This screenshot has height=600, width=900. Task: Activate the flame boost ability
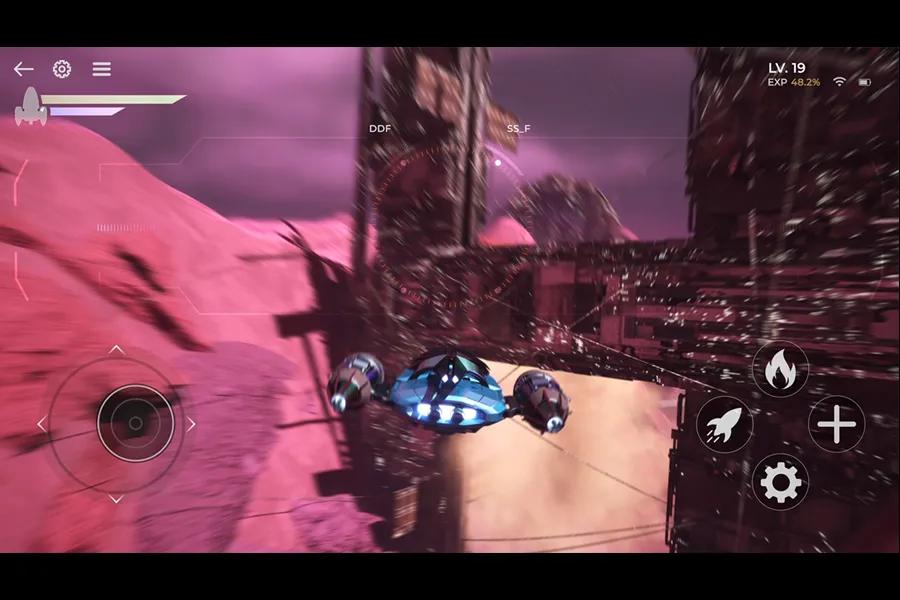pos(780,370)
